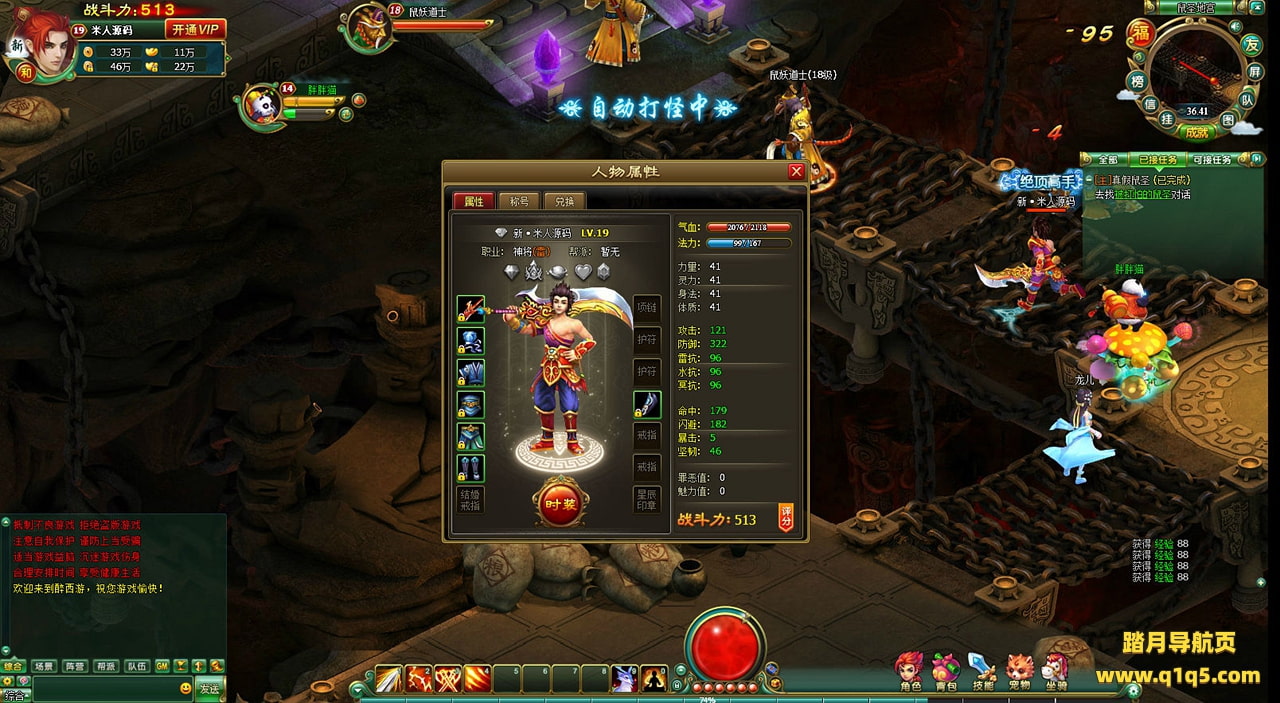Click the red 时装 button

point(560,504)
